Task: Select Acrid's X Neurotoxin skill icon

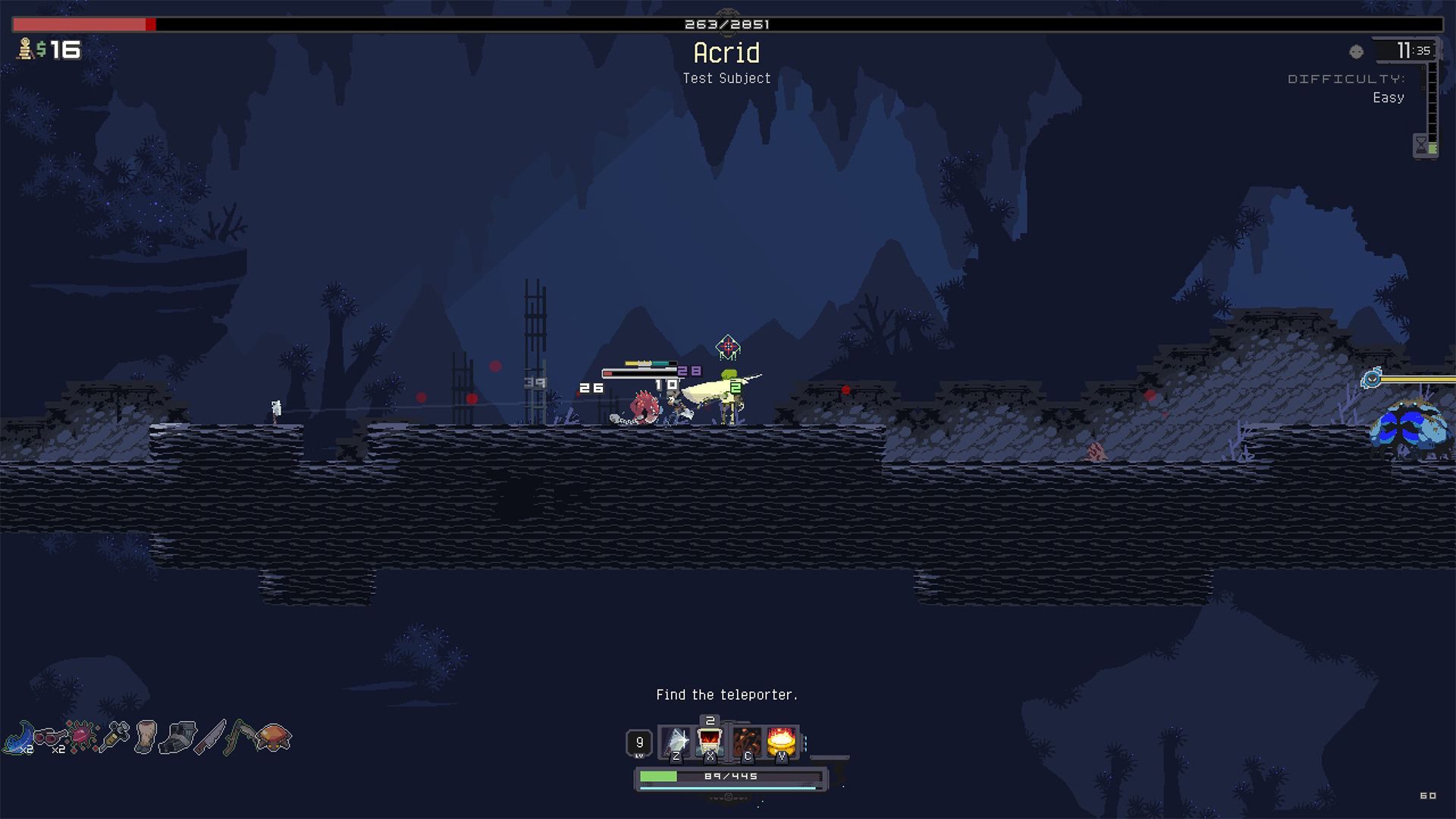Action: (711, 741)
